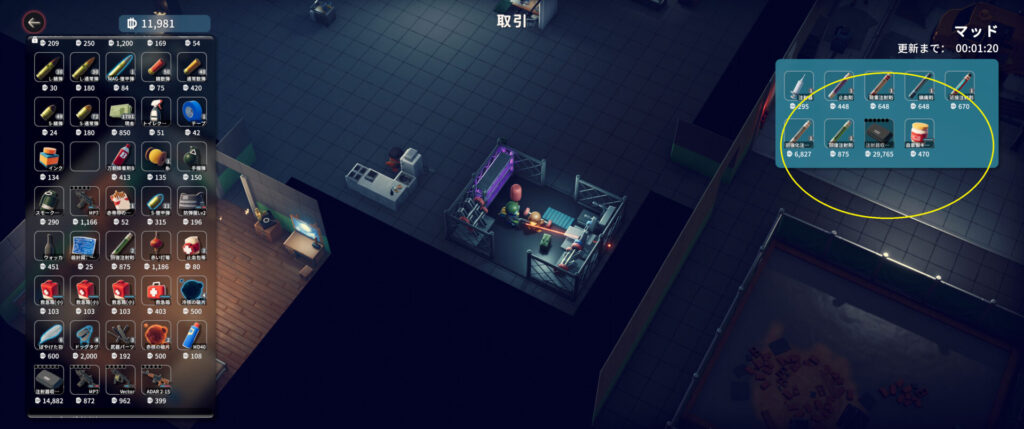This screenshot has height=429, width=1024.
Task: Select the blue tape roll item
Action: (x=192, y=111)
